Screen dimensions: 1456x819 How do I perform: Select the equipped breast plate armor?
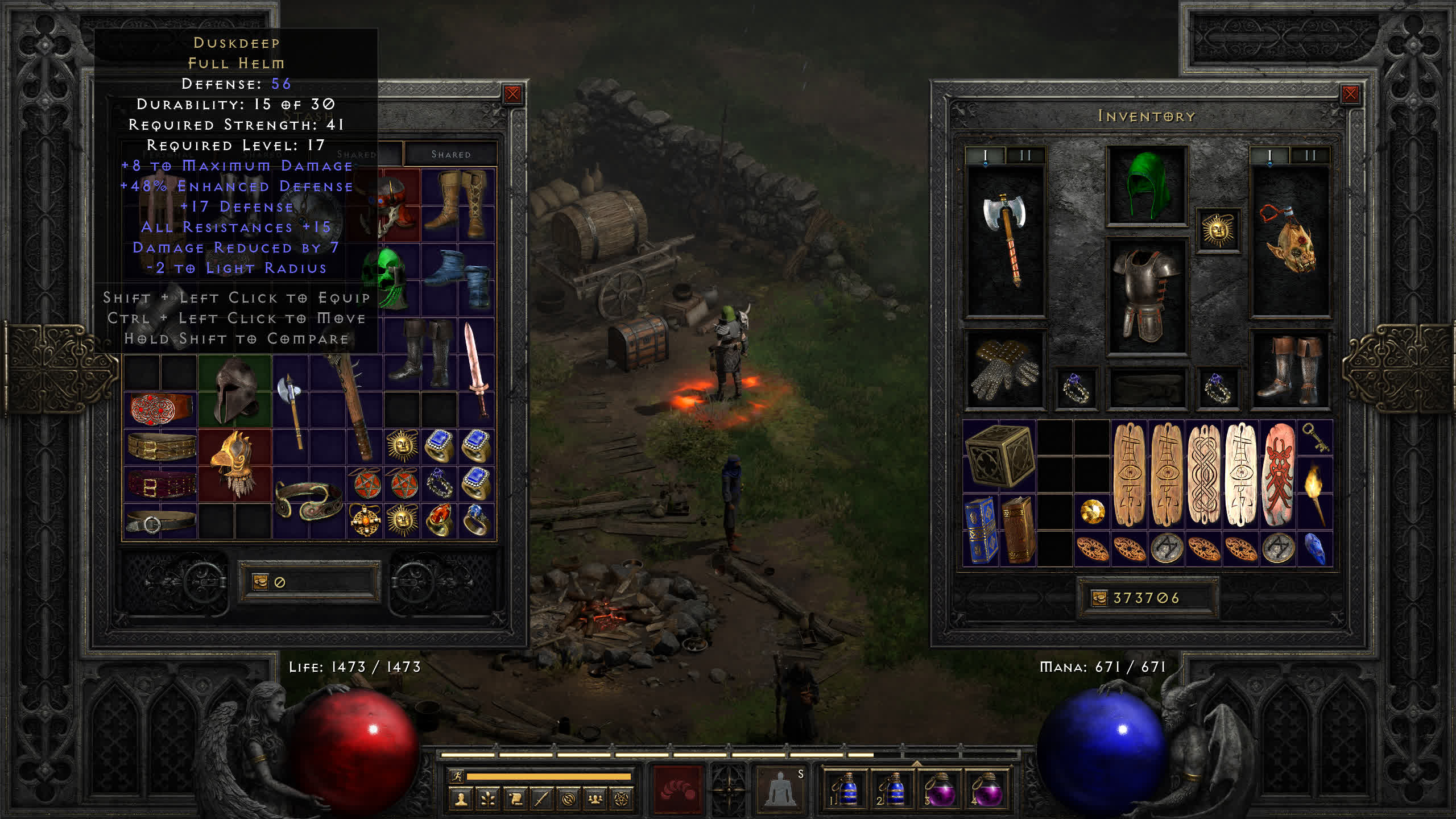[x=1146, y=296]
